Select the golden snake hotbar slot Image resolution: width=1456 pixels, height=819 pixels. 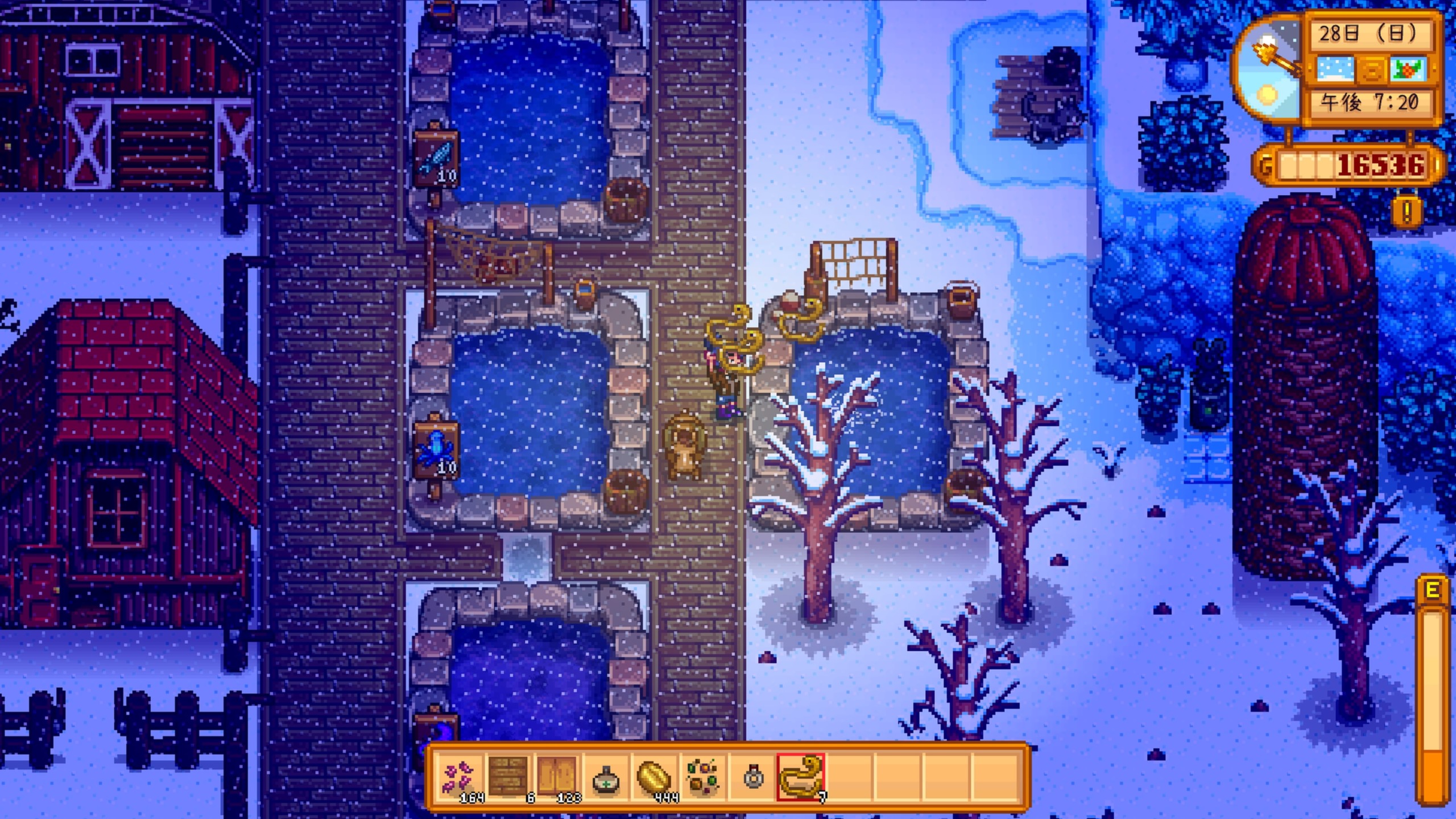[801, 777]
